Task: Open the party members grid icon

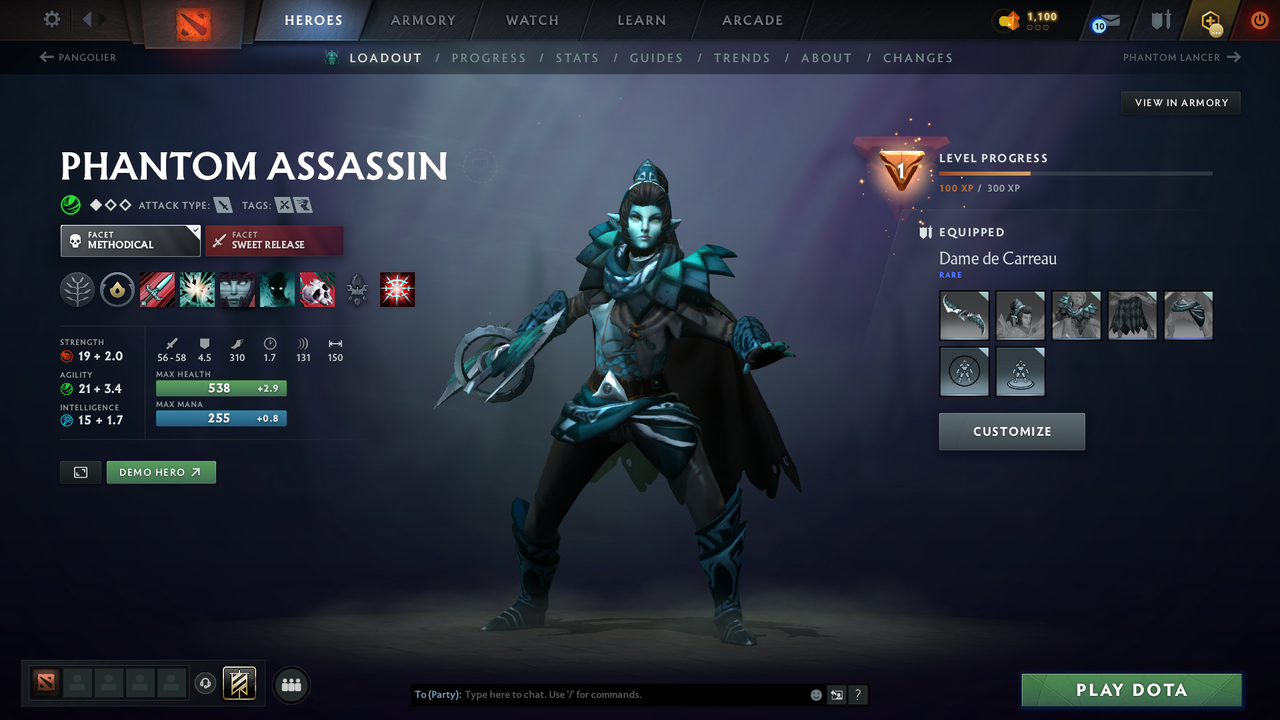Action: coord(291,684)
